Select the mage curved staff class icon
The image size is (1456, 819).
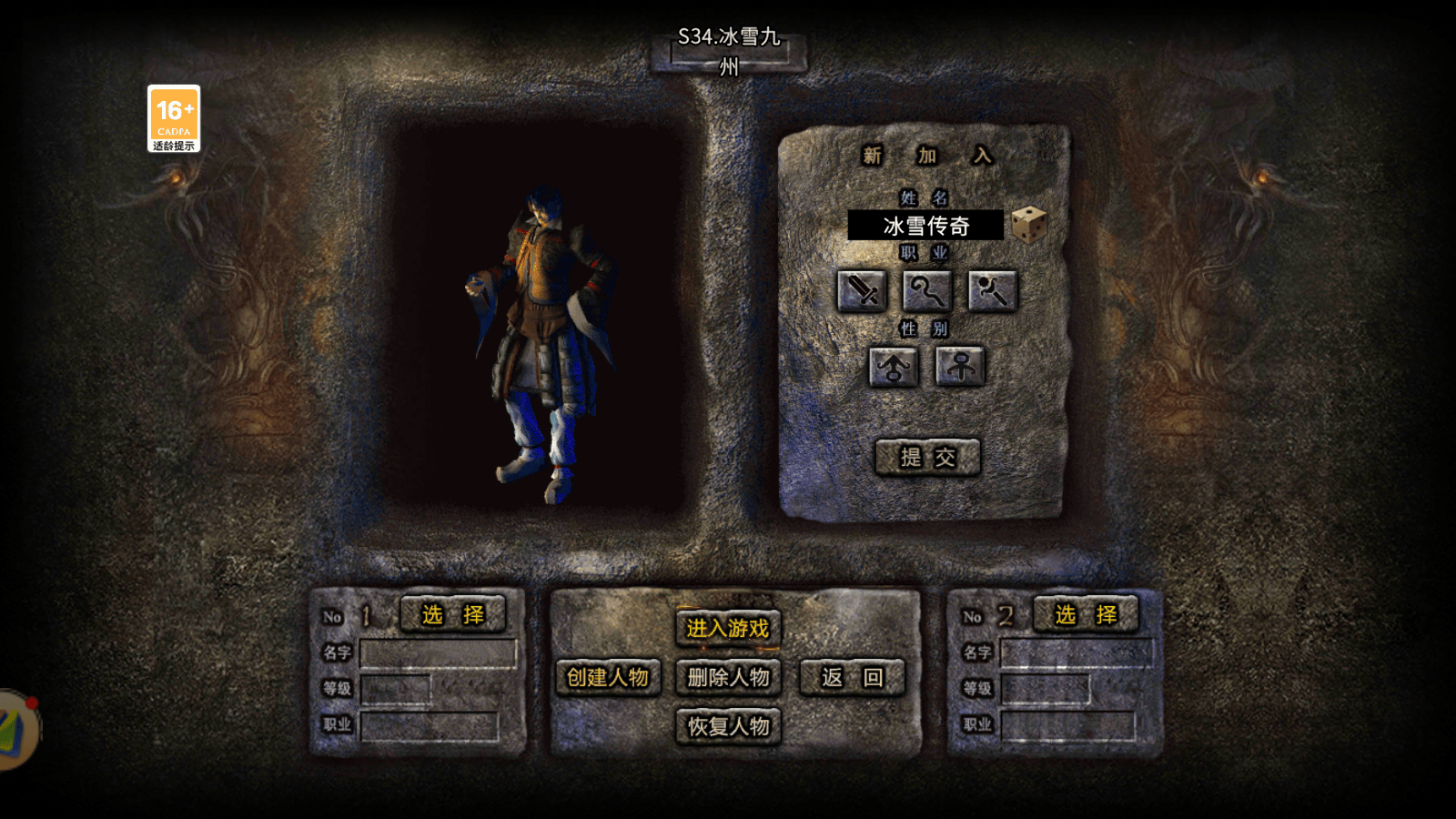tap(926, 291)
